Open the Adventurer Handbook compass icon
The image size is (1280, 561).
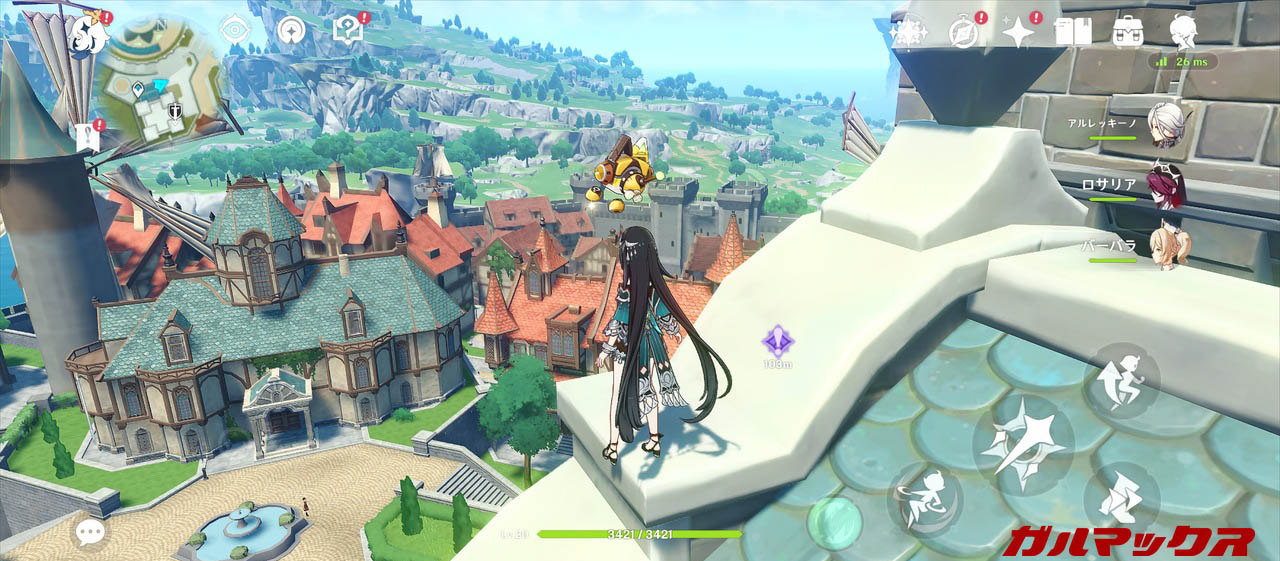pyautogui.click(x=963, y=32)
